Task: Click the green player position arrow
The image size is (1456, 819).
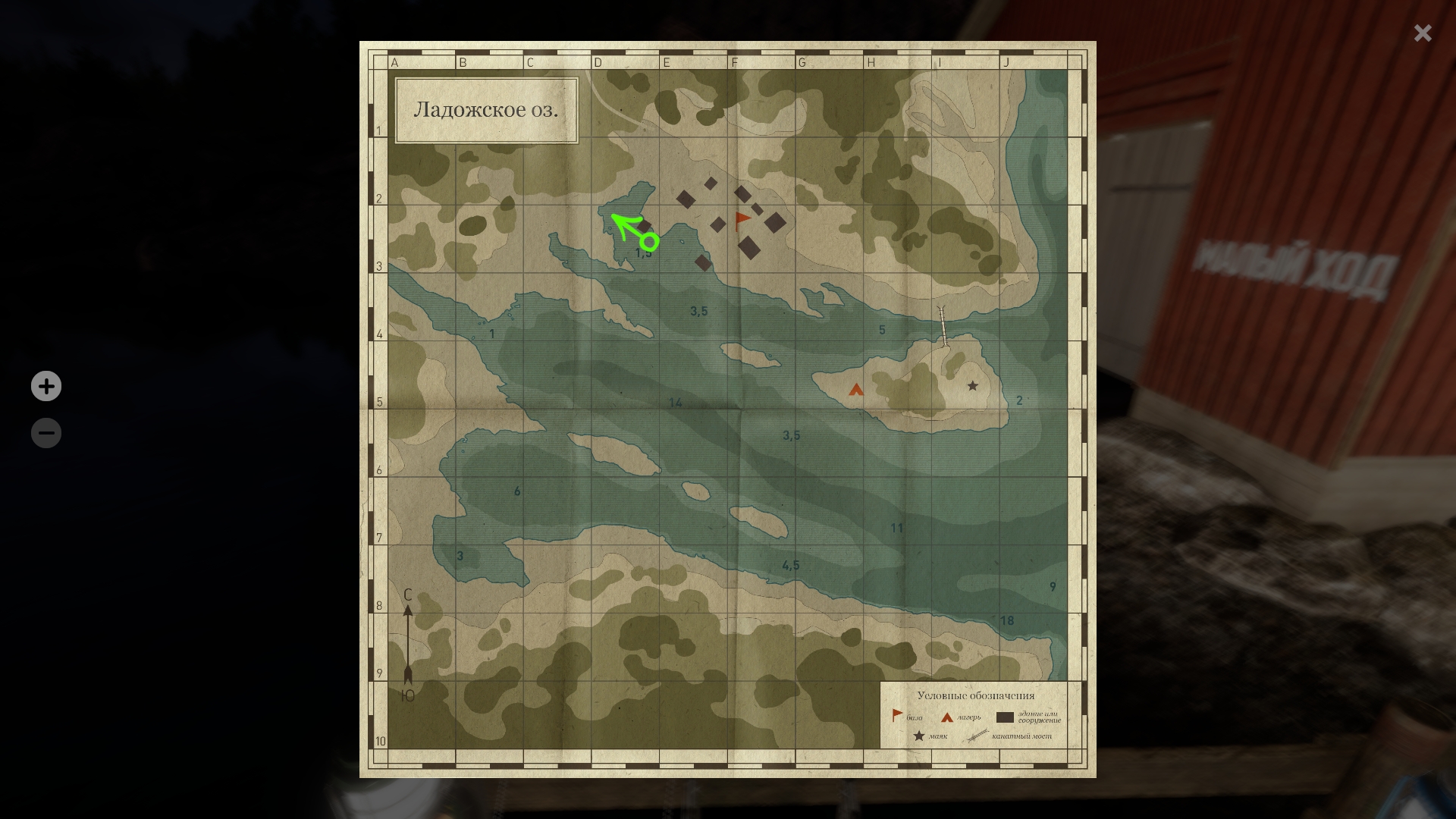Action: tap(635, 231)
